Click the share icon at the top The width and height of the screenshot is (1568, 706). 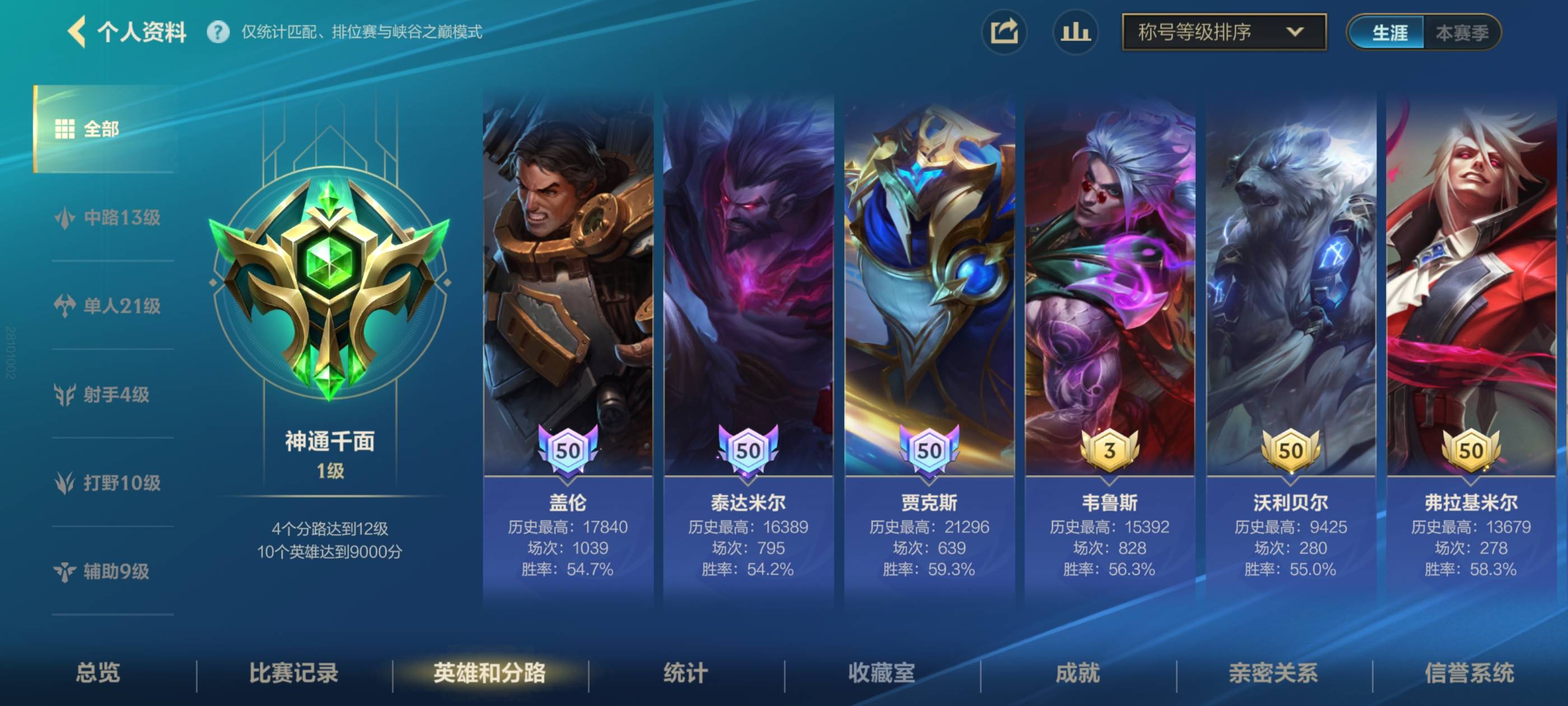tap(1004, 34)
